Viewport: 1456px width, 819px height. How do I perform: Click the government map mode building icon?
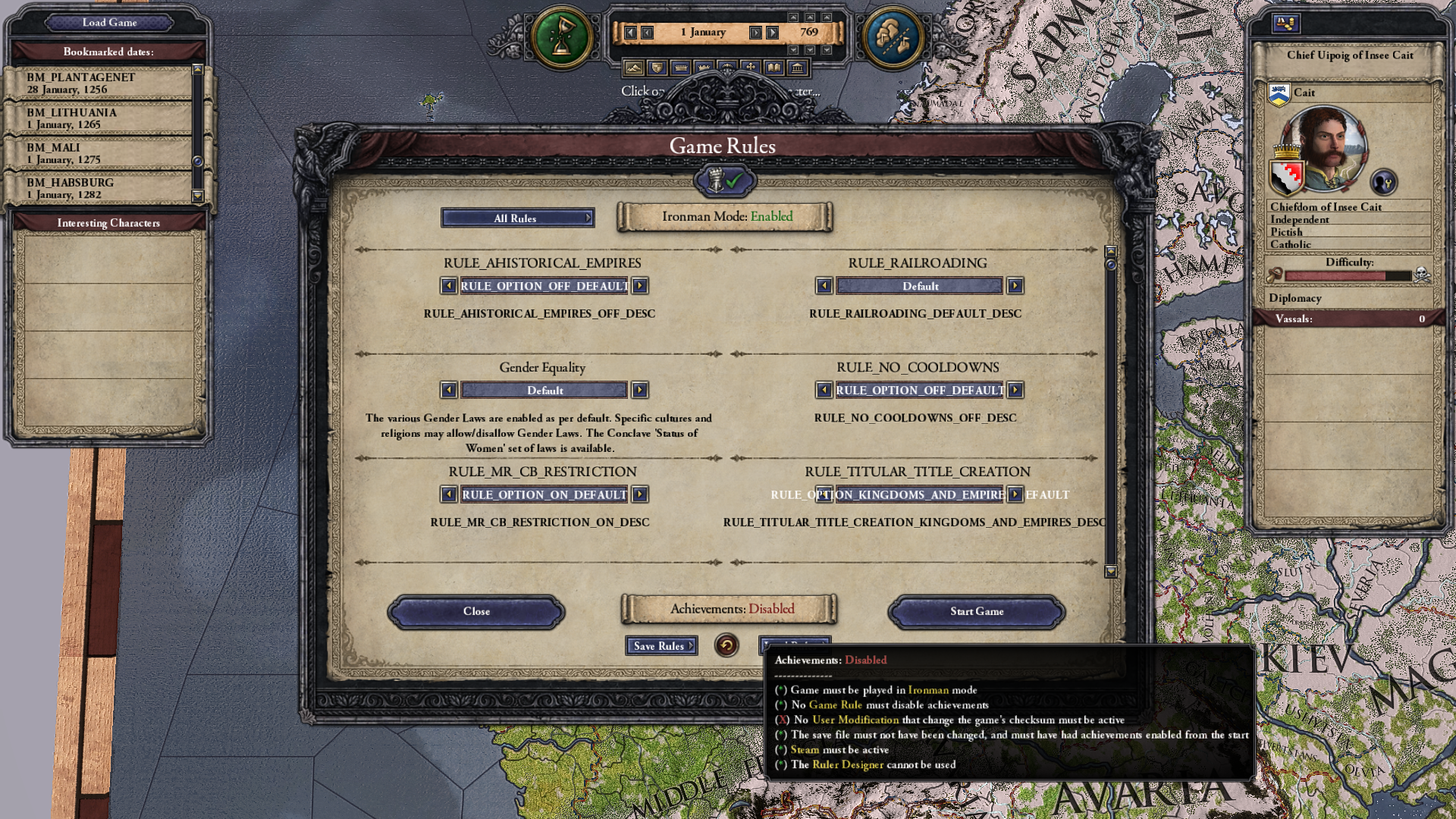(x=797, y=68)
